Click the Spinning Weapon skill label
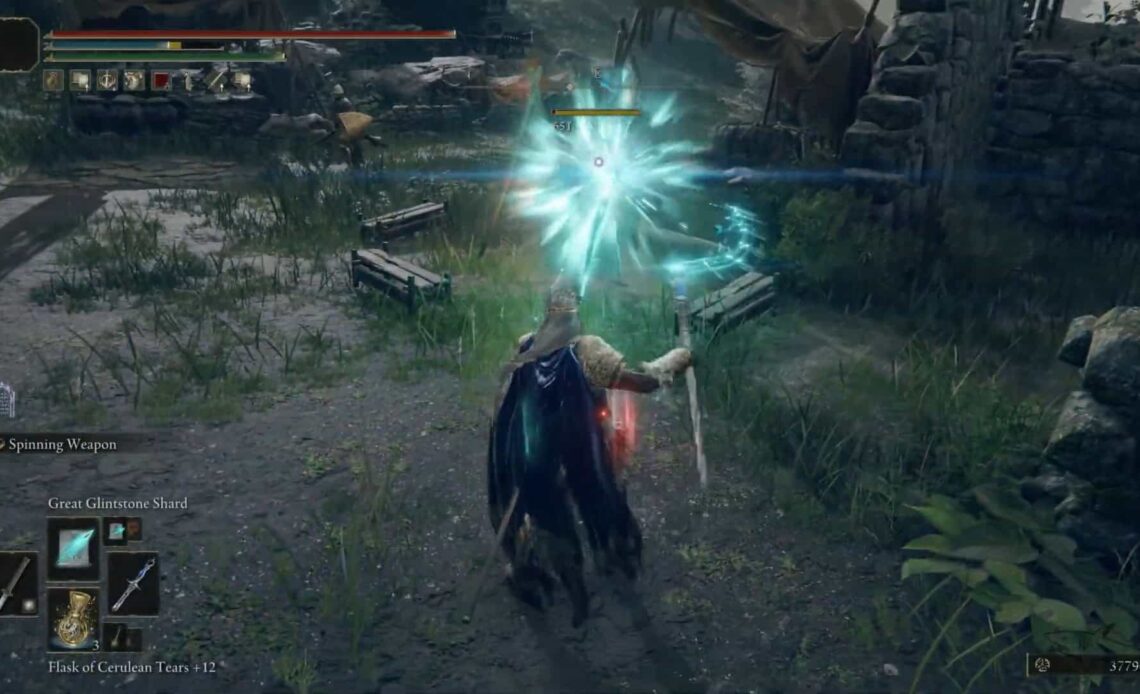Image resolution: width=1140 pixels, height=694 pixels. point(62,444)
